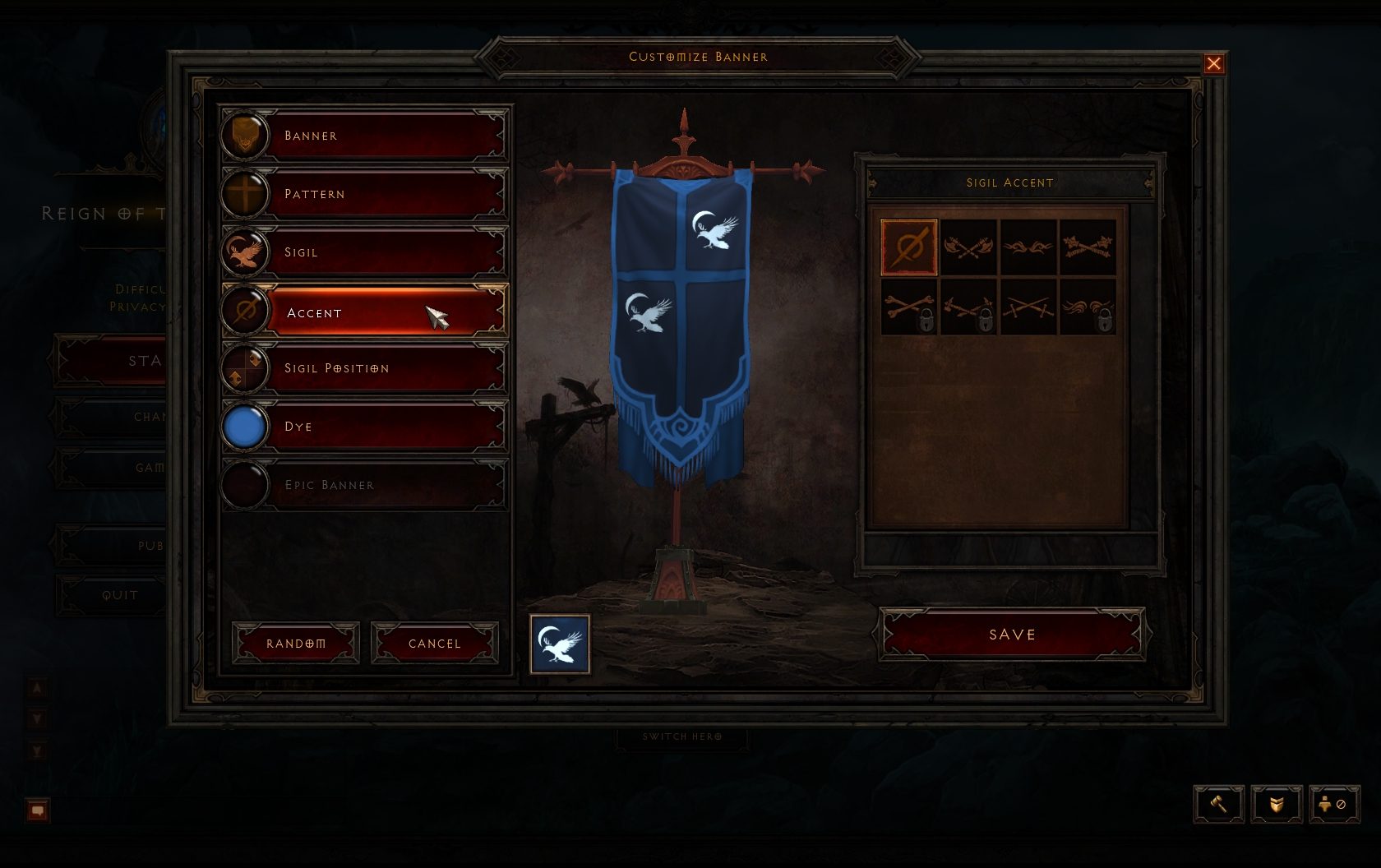The height and width of the screenshot is (868, 1381).
Task: Open the auction house gavel button
Action: click(1218, 804)
